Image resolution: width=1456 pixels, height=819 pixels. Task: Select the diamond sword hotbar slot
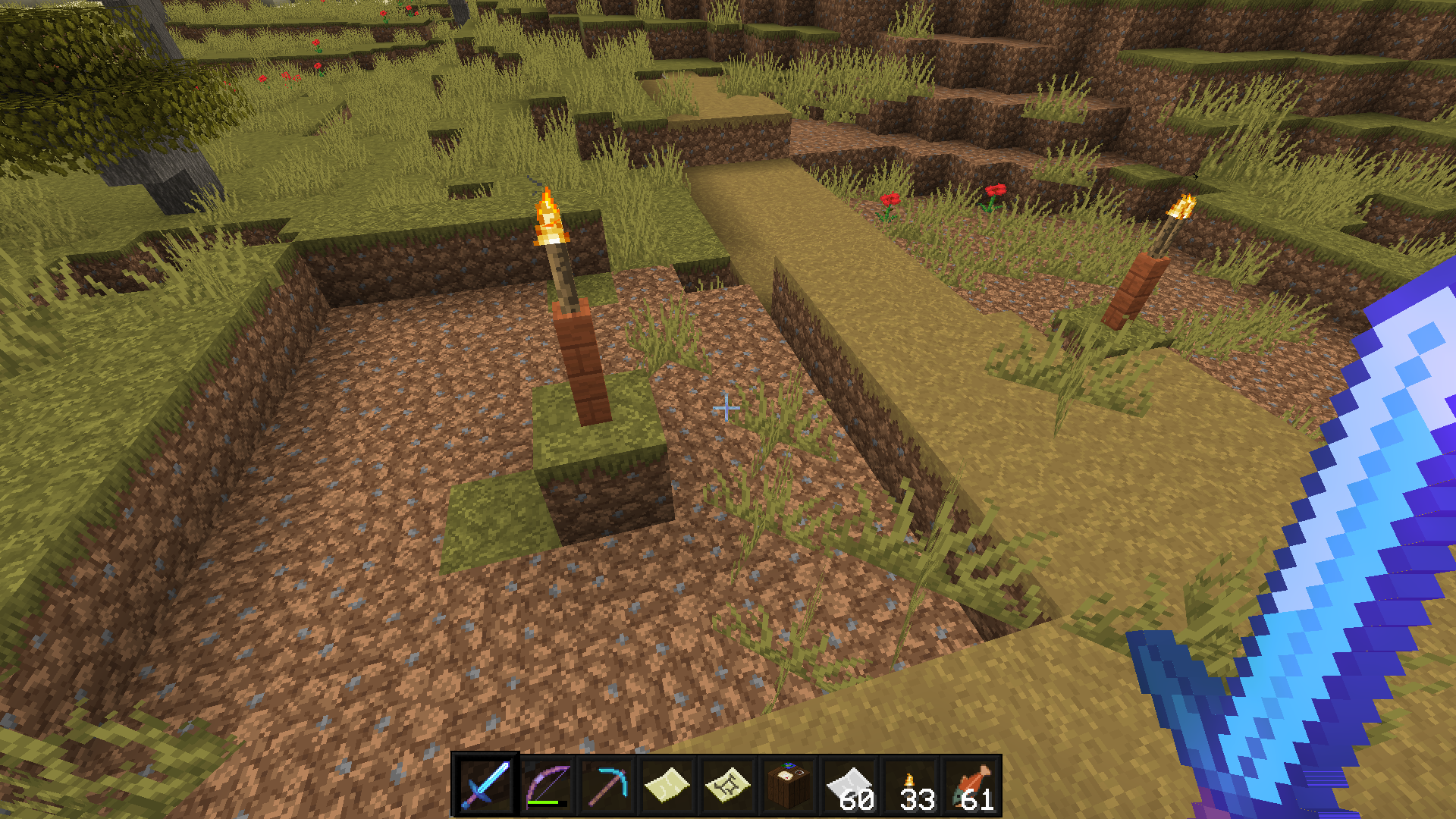click(x=485, y=786)
